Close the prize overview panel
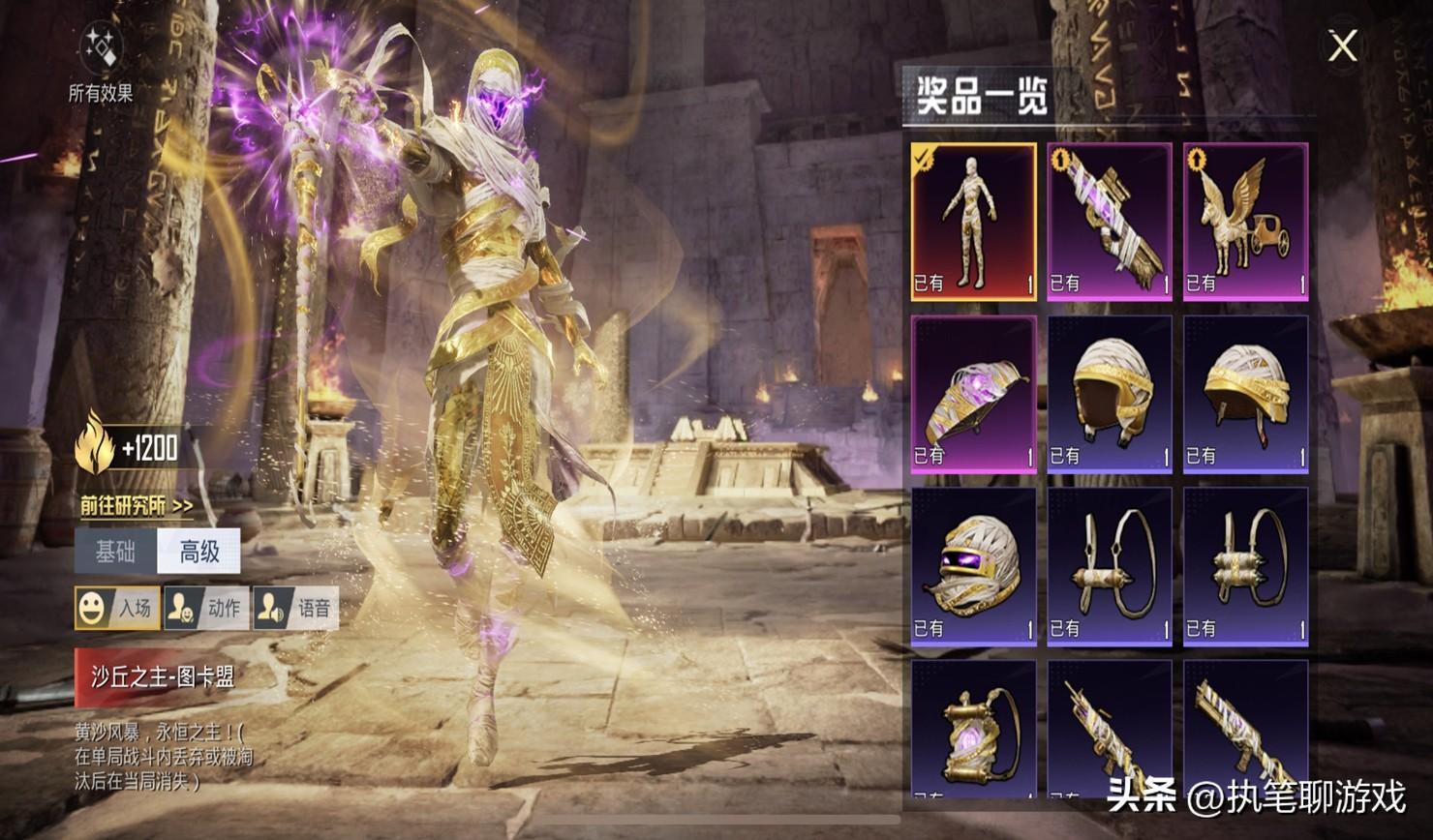The height and width of the screenshot is (840, 1433). coord(1342,45)
